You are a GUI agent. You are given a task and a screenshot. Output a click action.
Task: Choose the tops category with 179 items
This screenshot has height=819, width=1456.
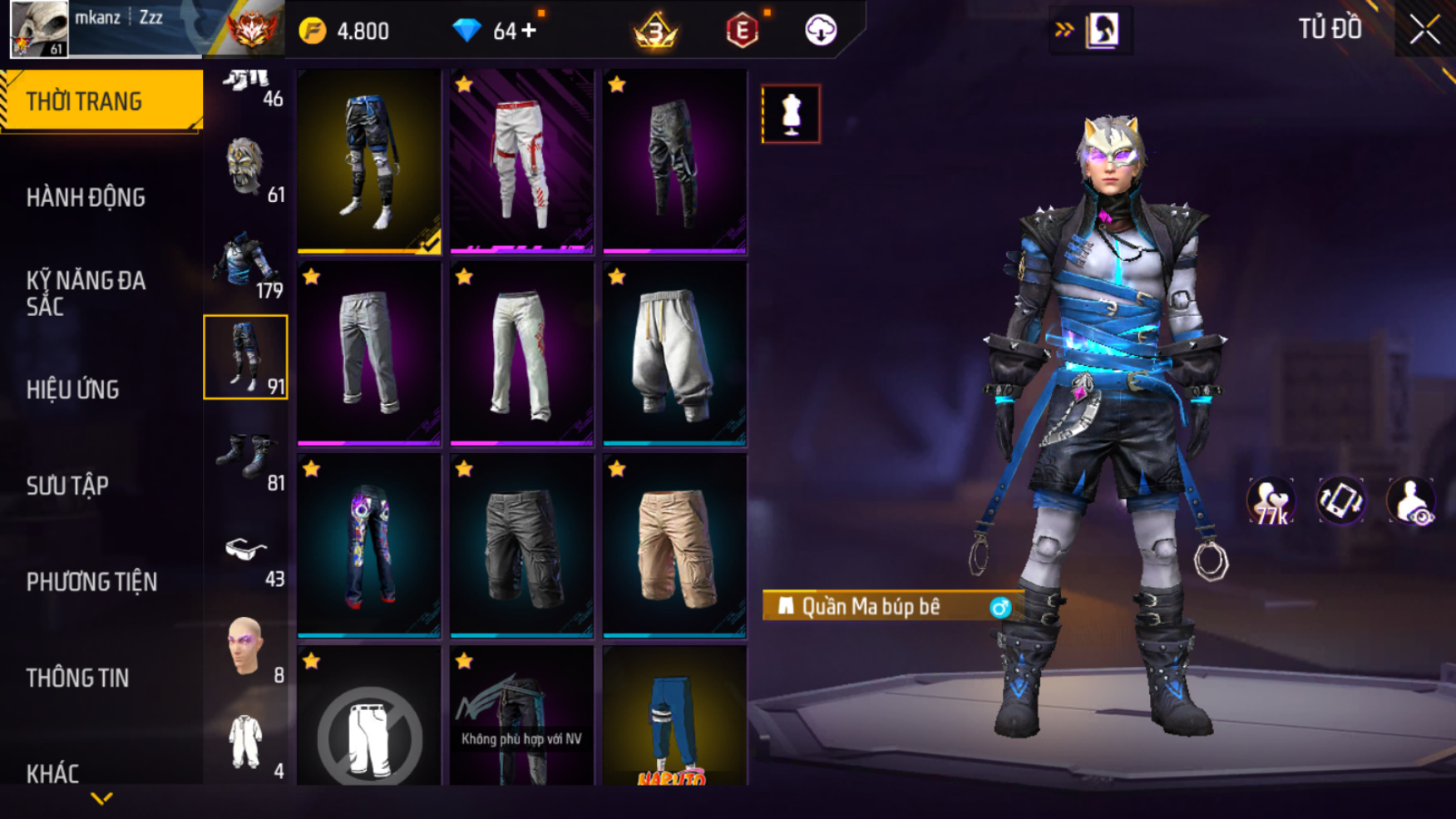tap(246, 264)
